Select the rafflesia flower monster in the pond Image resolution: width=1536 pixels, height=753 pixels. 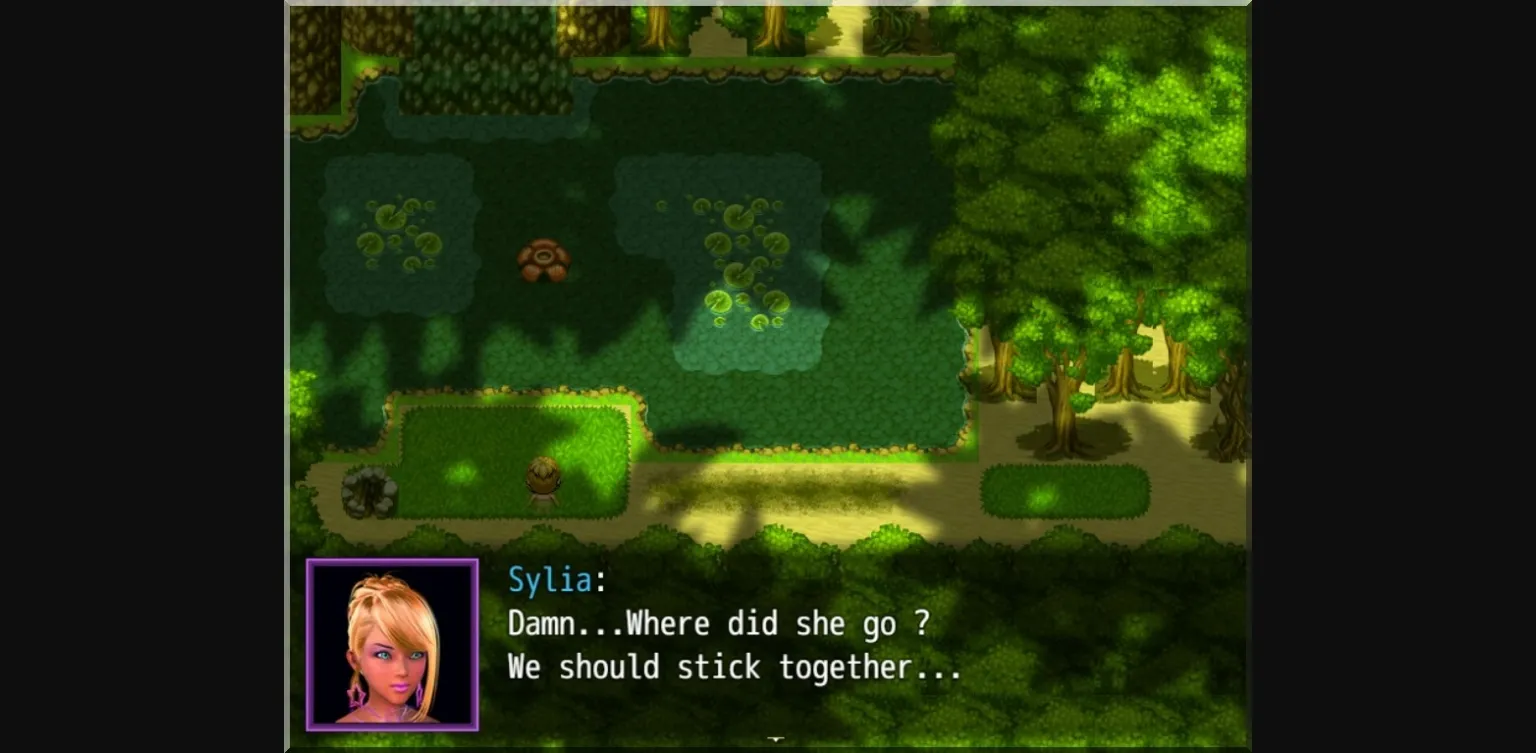(545, 258)
